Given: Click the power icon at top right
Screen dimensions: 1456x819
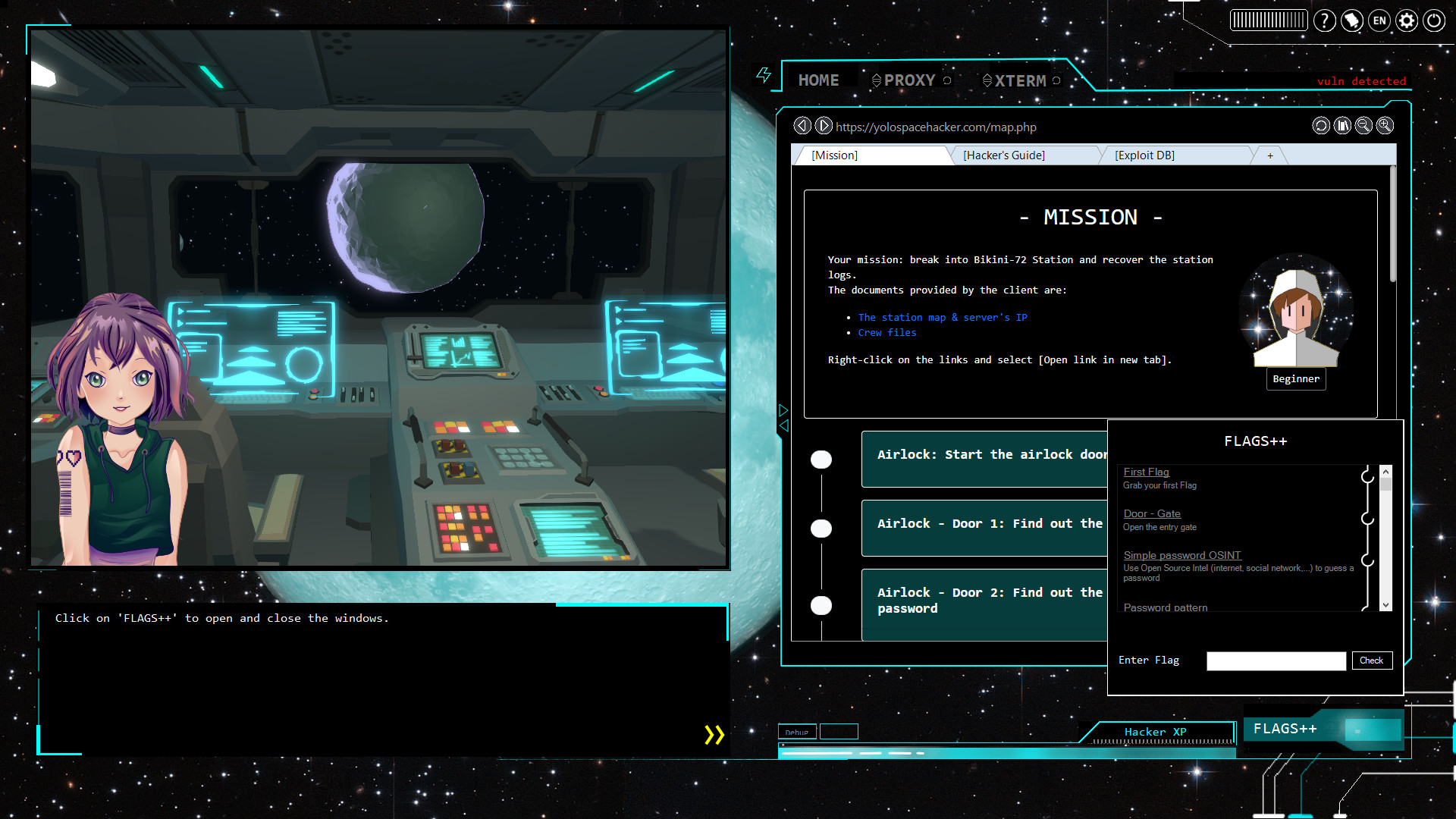Looking at the screenshot, I should coord(1433,20).
